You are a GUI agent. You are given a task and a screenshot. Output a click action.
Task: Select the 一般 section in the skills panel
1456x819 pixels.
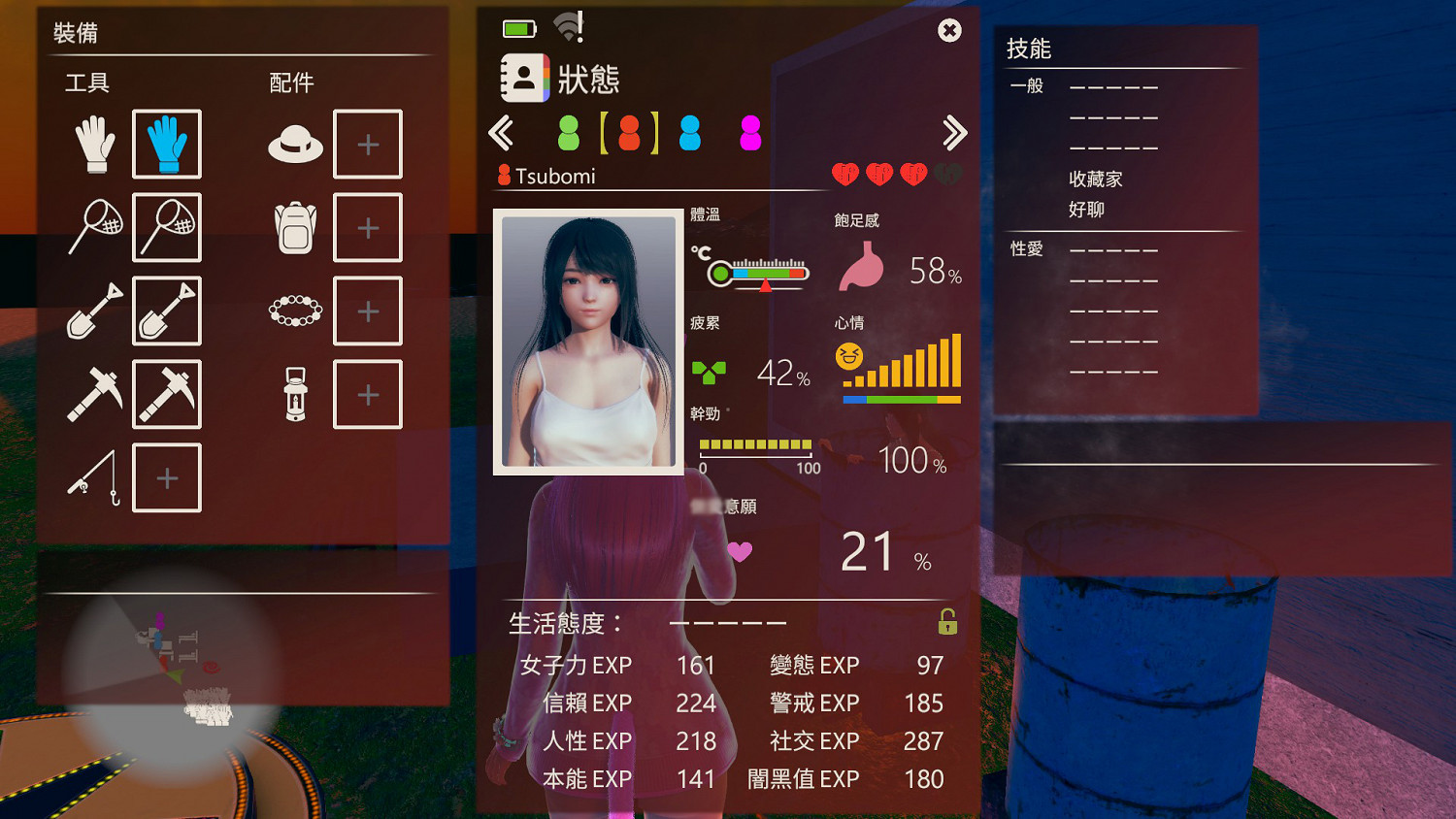pos(1025,86)
